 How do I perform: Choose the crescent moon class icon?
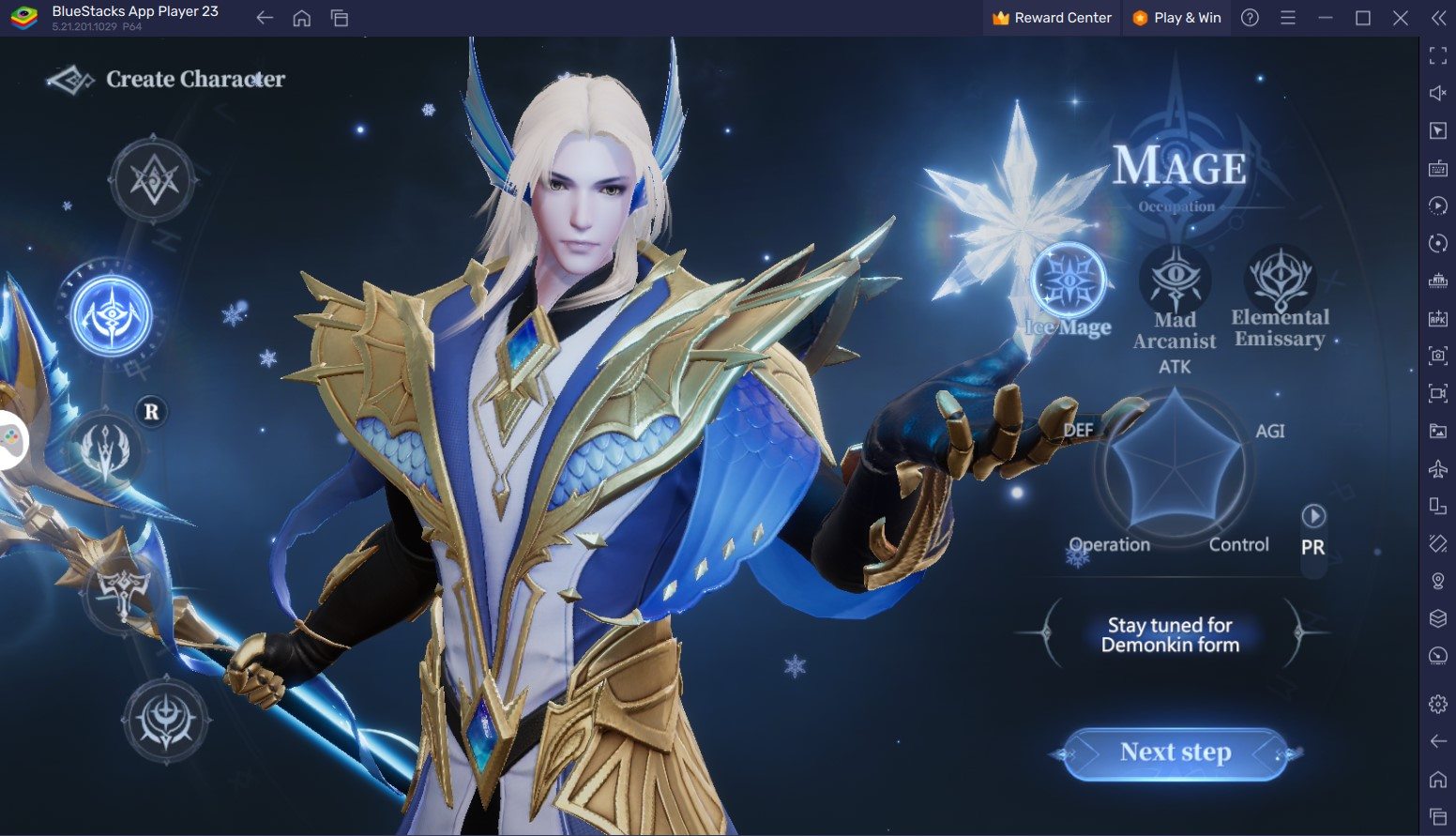(x=166, y=720)
